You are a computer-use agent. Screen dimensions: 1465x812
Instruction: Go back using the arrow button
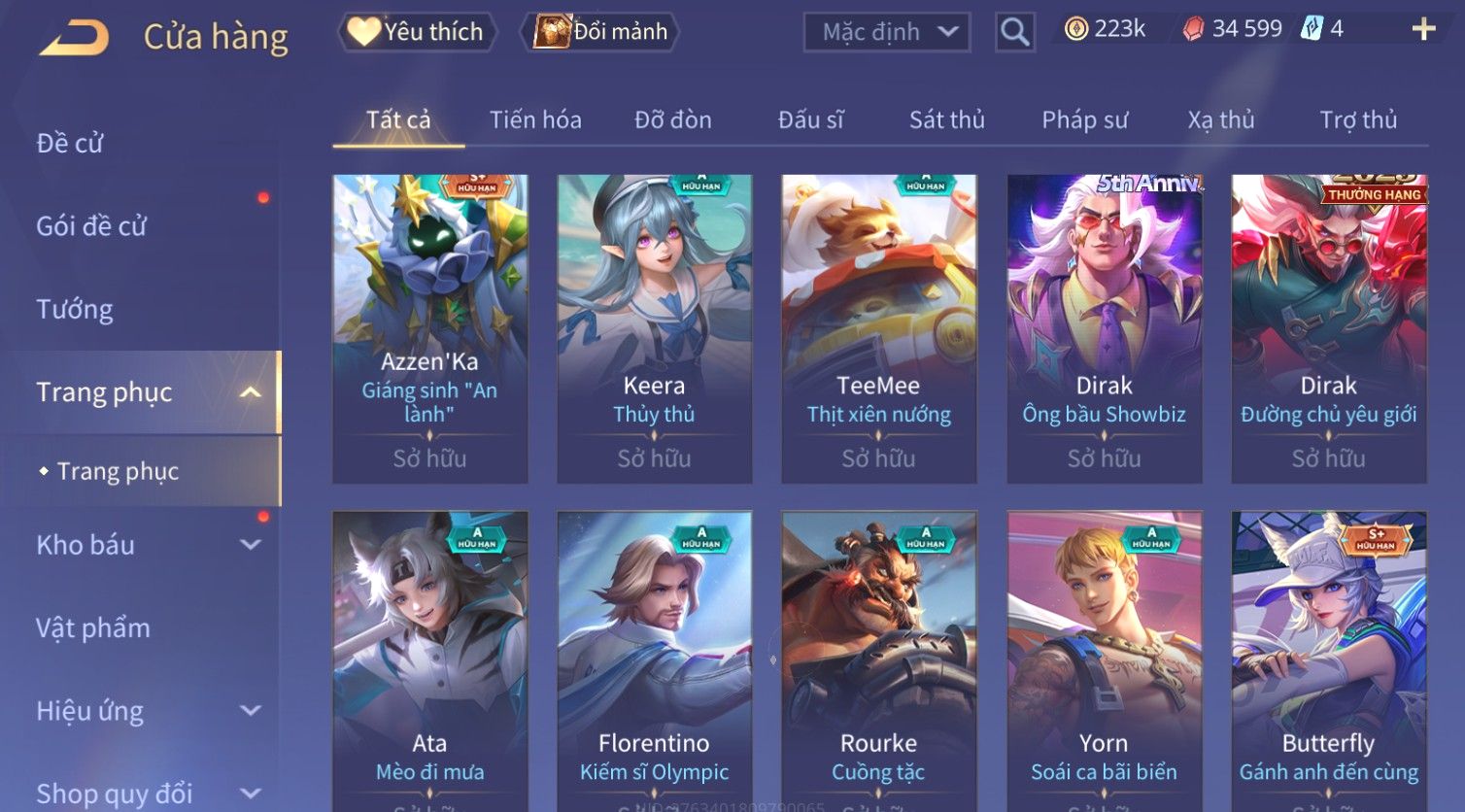tap(75, 38)
